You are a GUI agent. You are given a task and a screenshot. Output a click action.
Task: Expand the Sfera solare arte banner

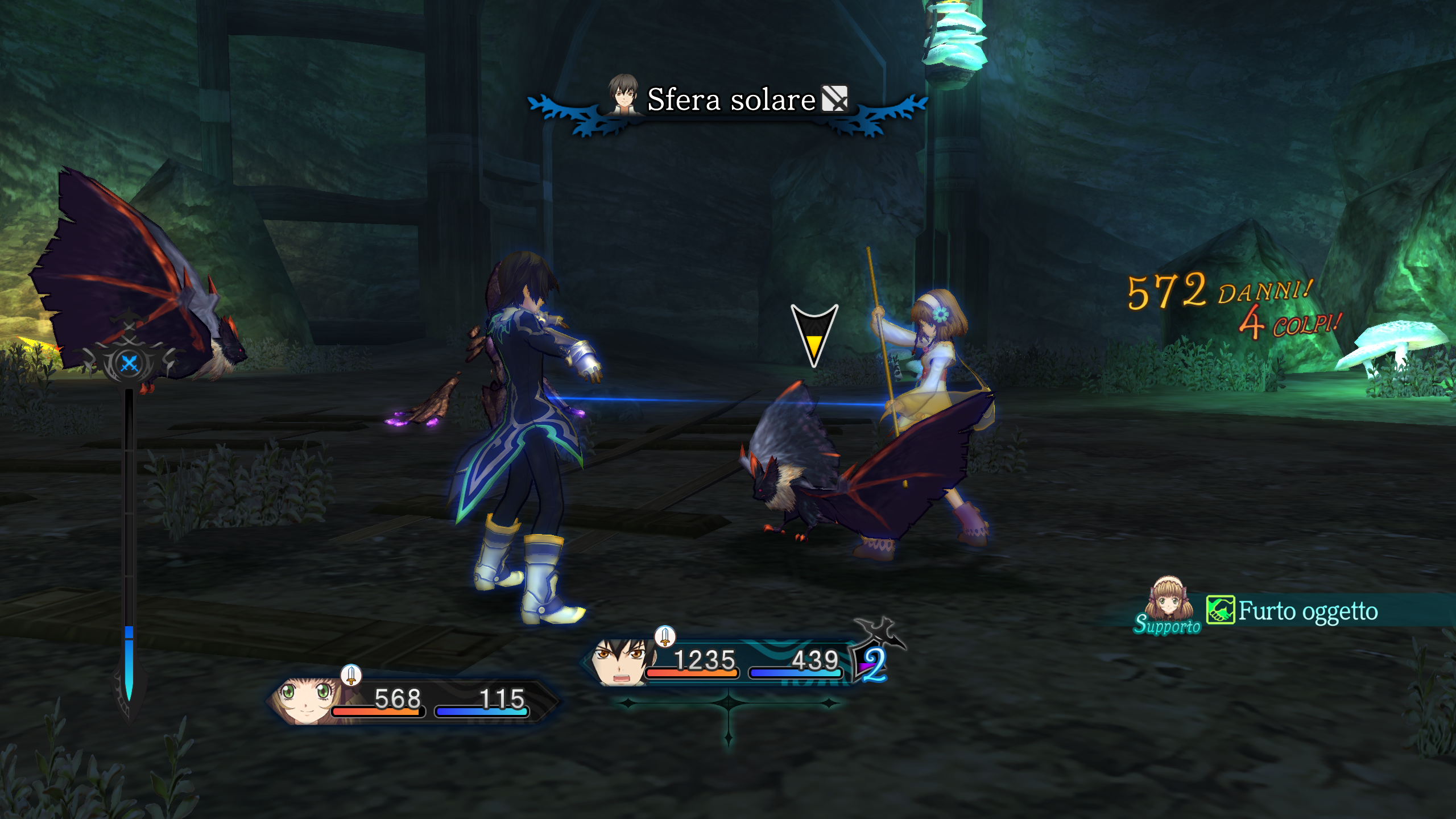(x=728, y=102)
